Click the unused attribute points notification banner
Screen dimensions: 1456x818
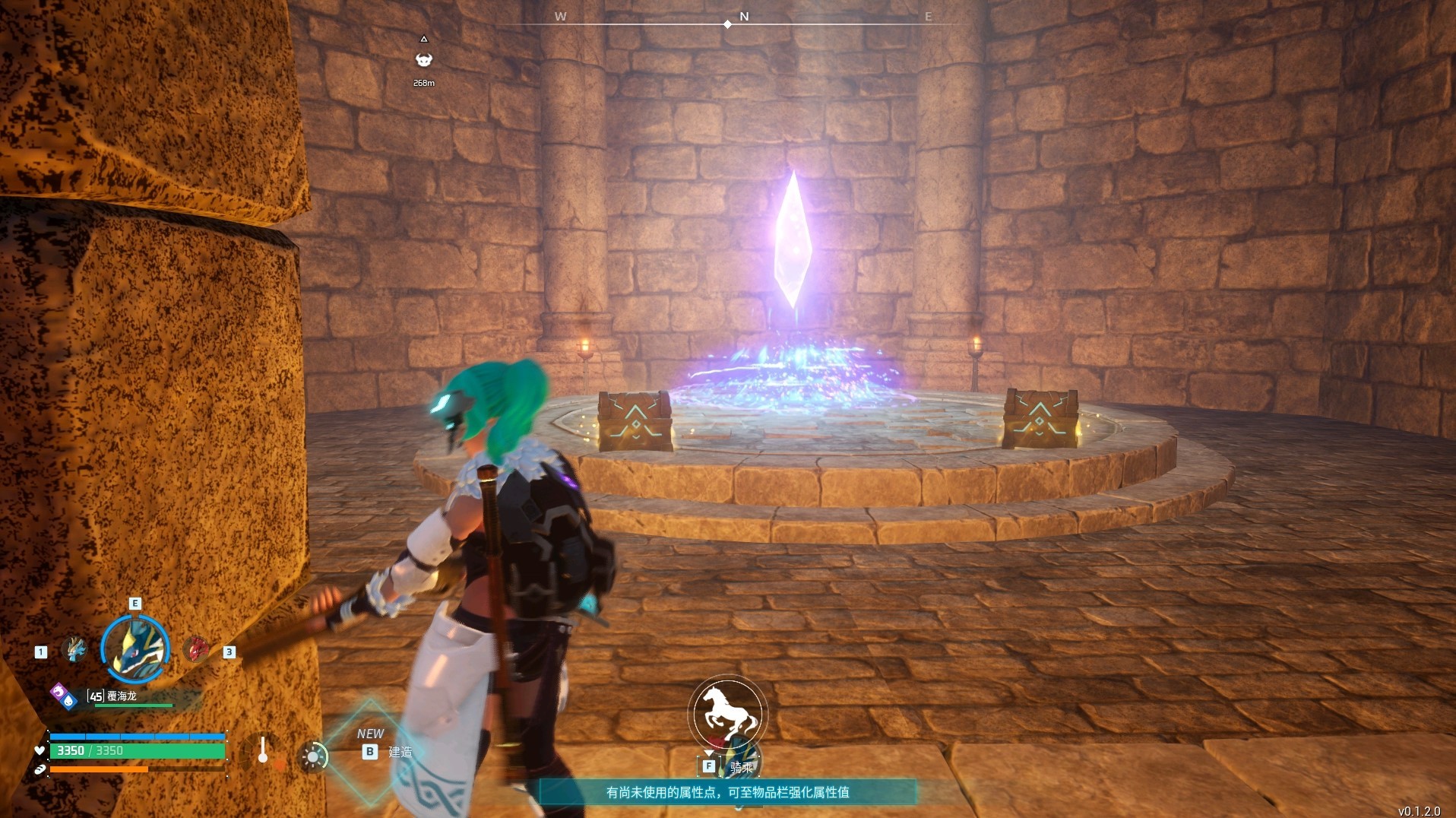coord(727,792)
